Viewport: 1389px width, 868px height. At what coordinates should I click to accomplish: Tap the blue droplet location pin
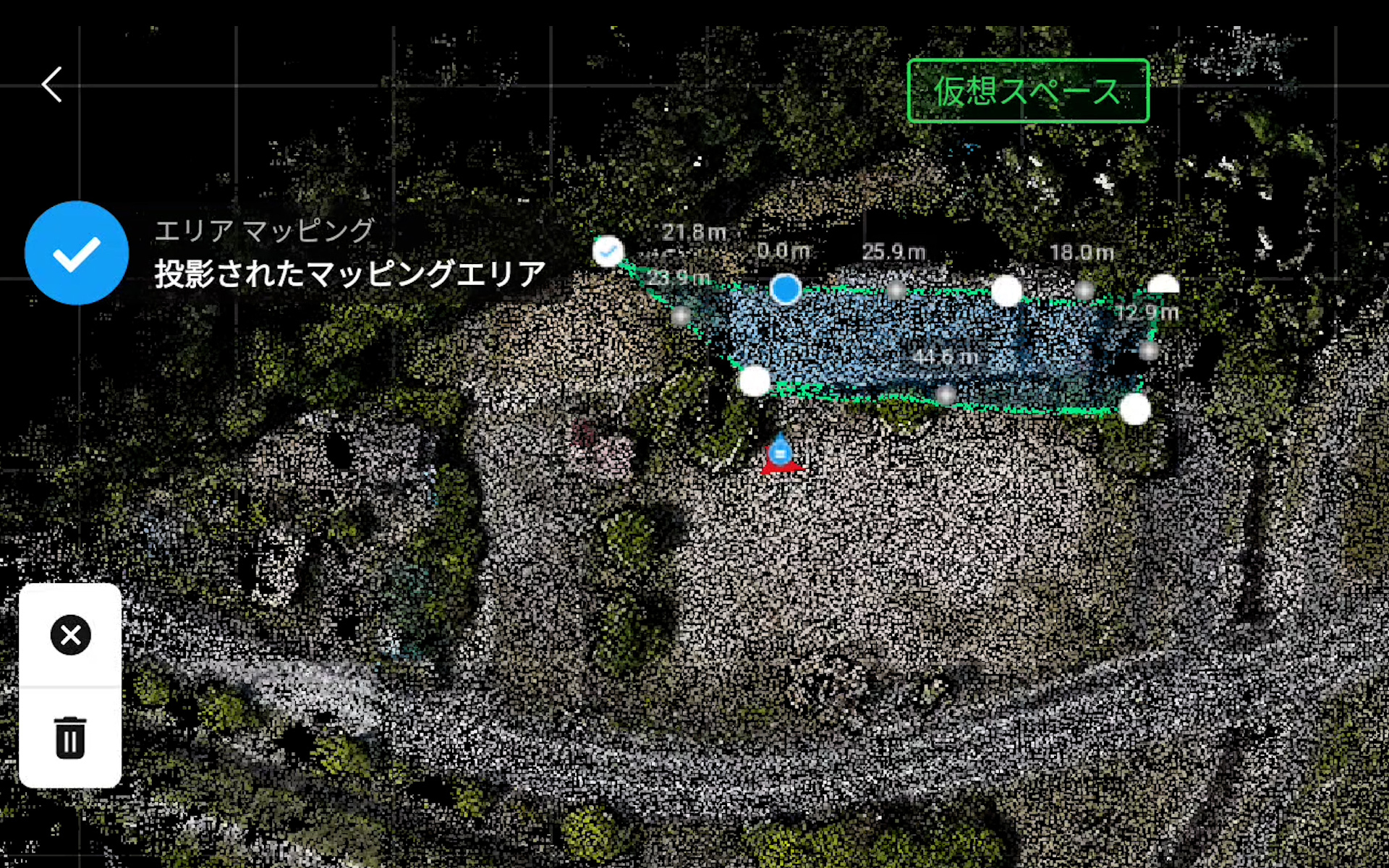[781, 450]
